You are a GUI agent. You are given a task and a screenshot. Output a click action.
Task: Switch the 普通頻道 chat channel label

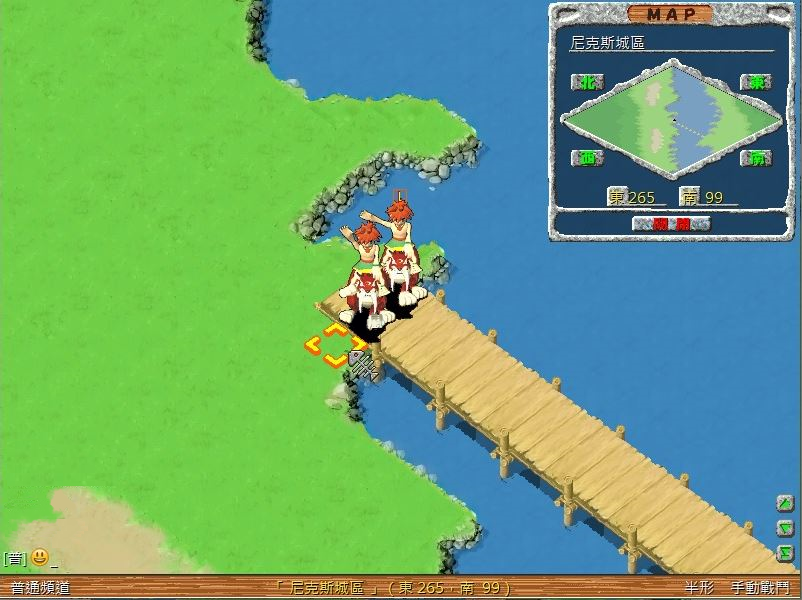[40, 588]
